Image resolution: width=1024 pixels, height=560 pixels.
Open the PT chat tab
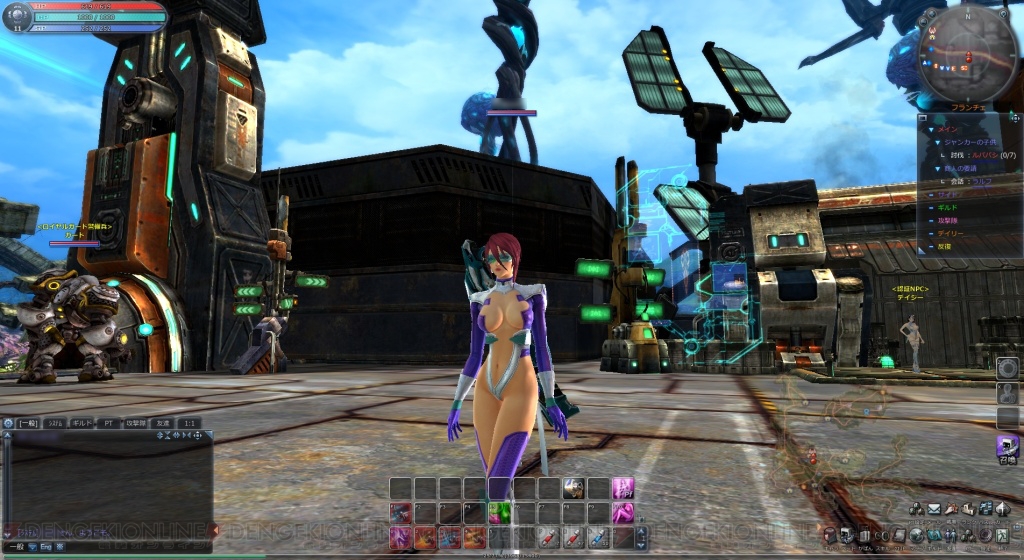tap(109, 424)
